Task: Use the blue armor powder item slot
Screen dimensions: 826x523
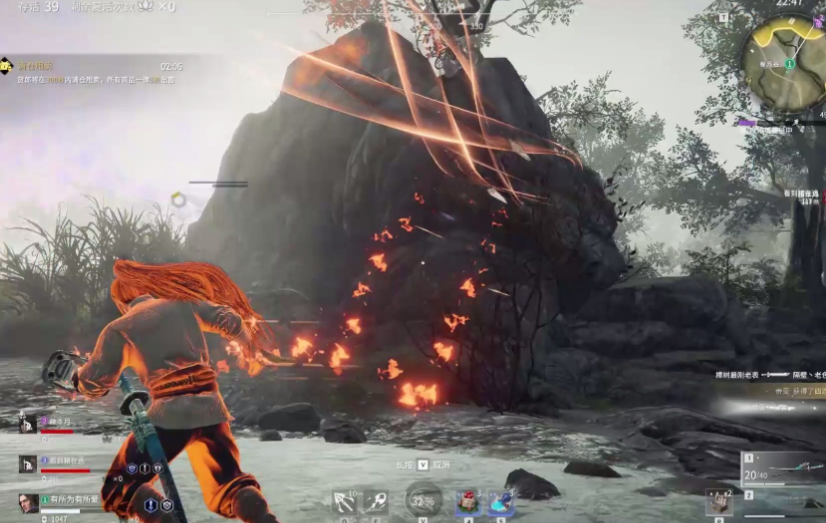Action: pos(499,502)
